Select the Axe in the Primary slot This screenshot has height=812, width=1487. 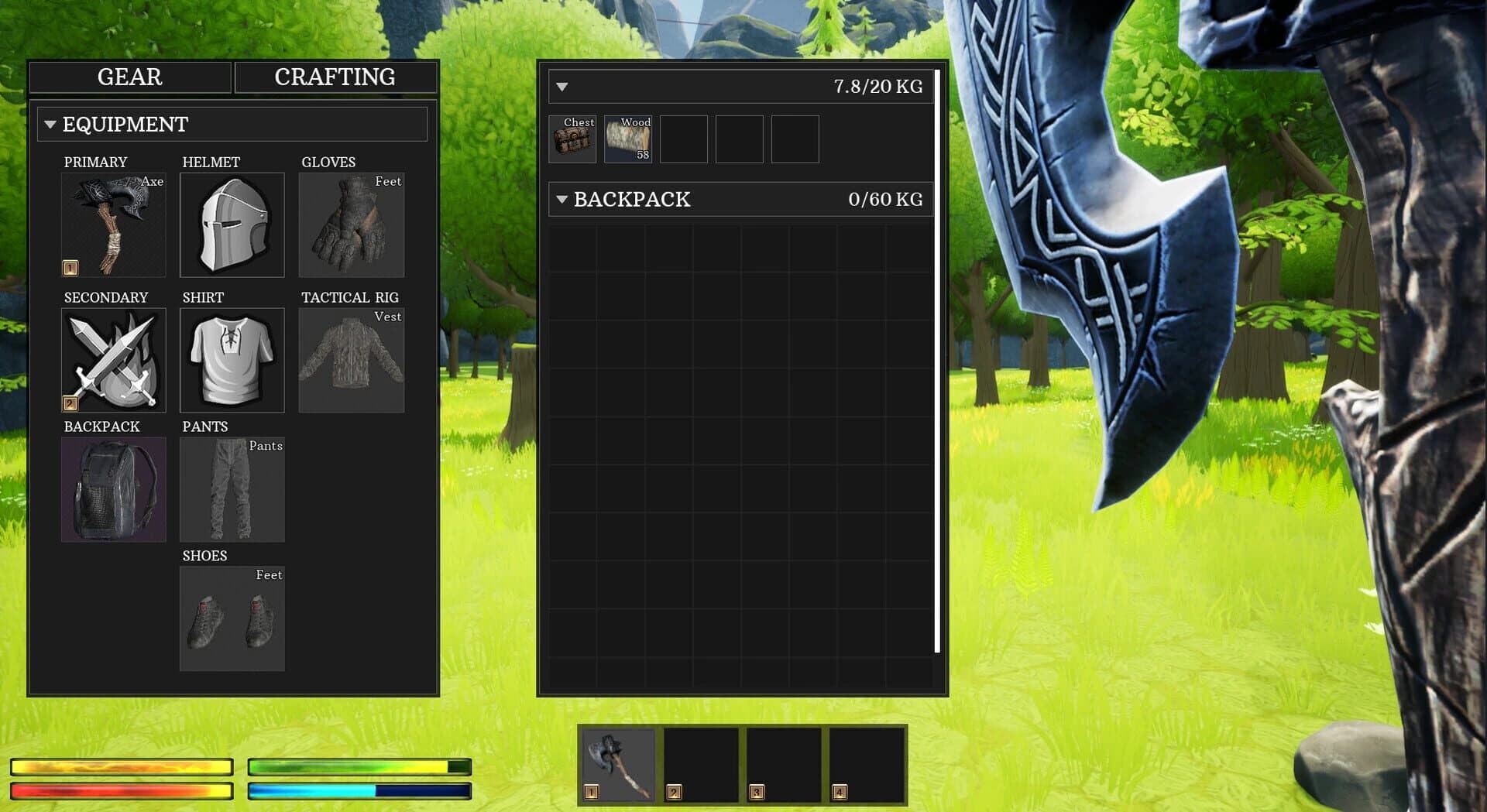pos(113,224)
